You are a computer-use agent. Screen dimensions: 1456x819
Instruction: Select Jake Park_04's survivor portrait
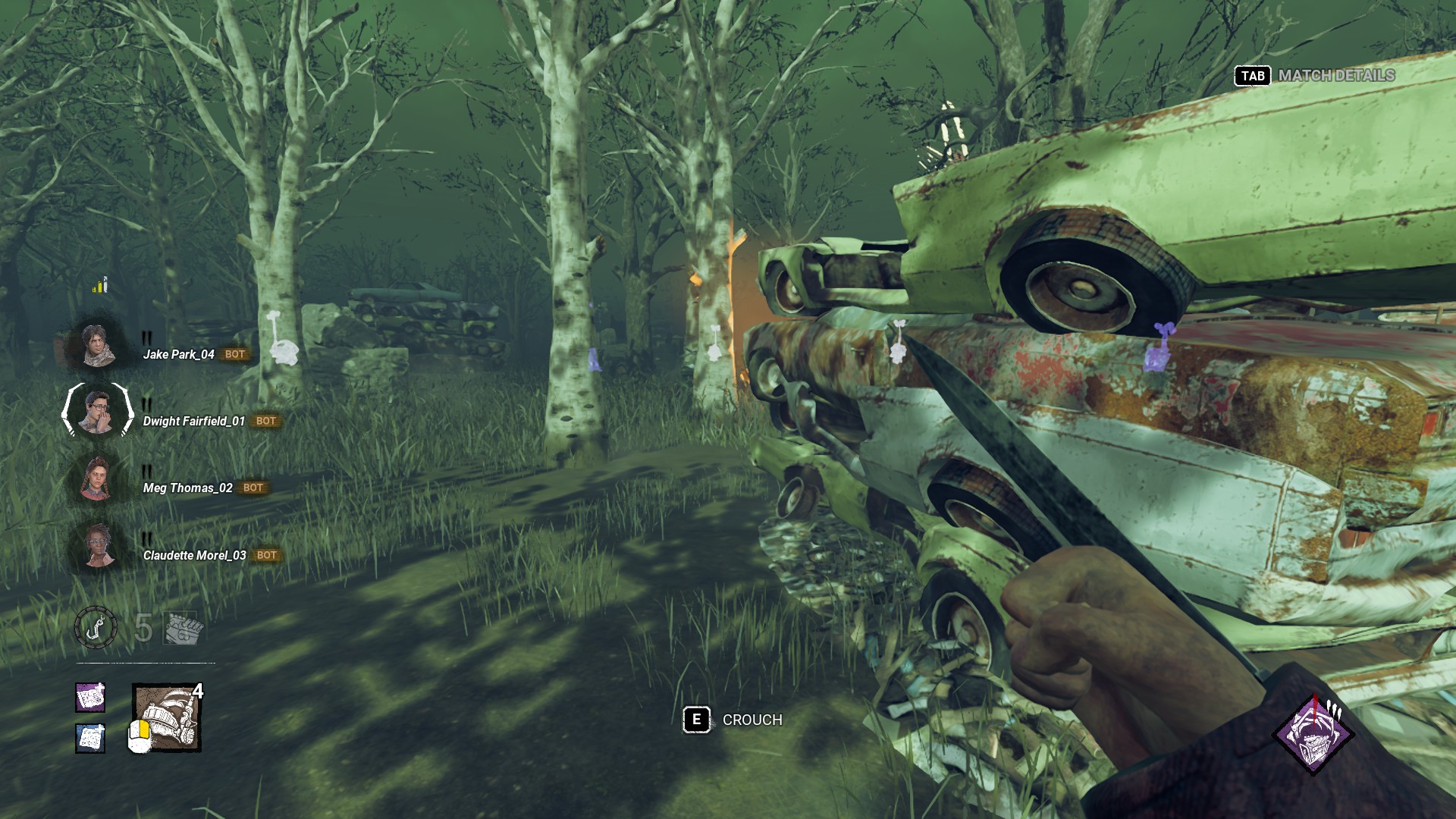[97, 345]
